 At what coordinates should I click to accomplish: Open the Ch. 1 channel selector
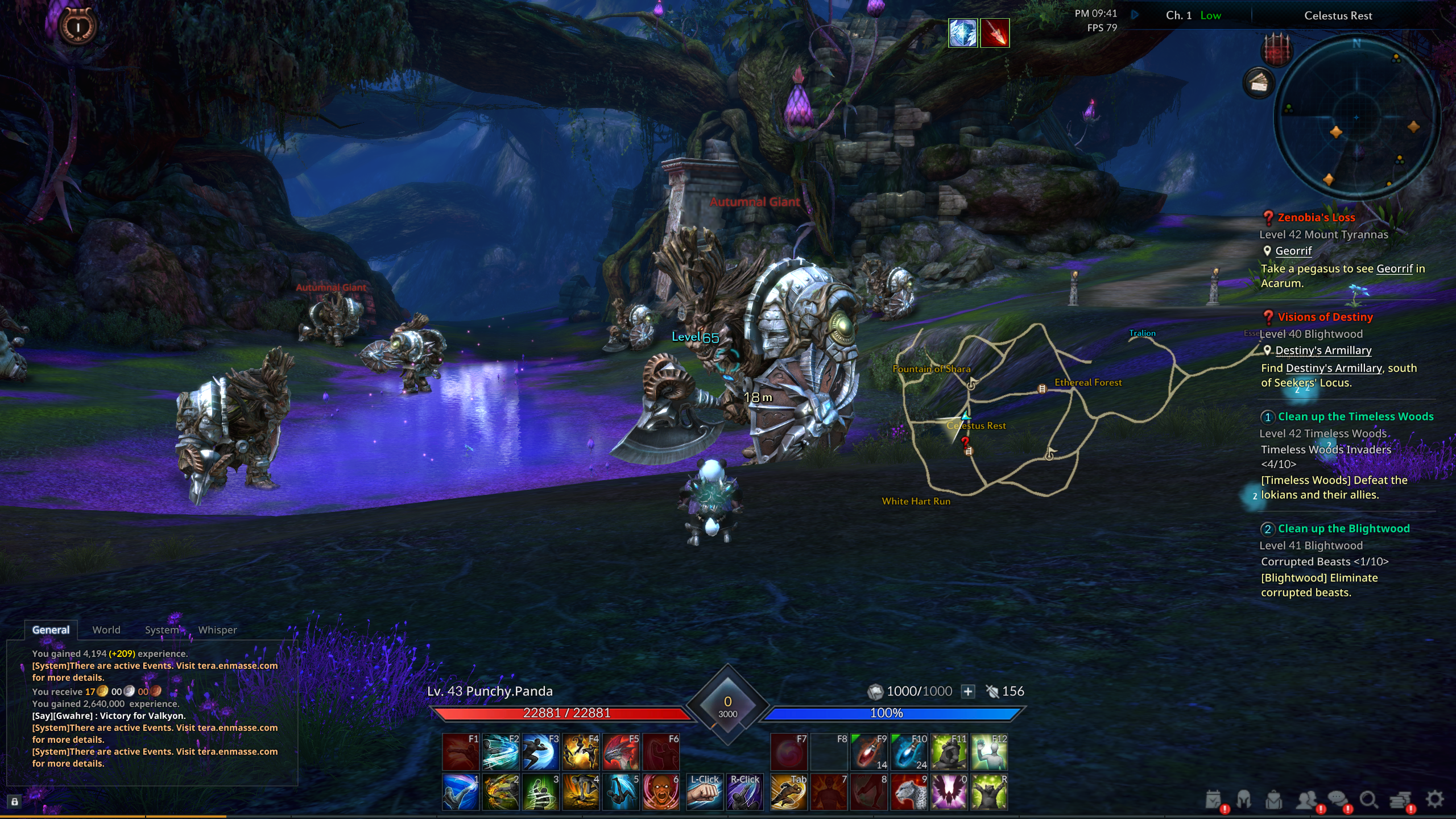(1178, 15)
